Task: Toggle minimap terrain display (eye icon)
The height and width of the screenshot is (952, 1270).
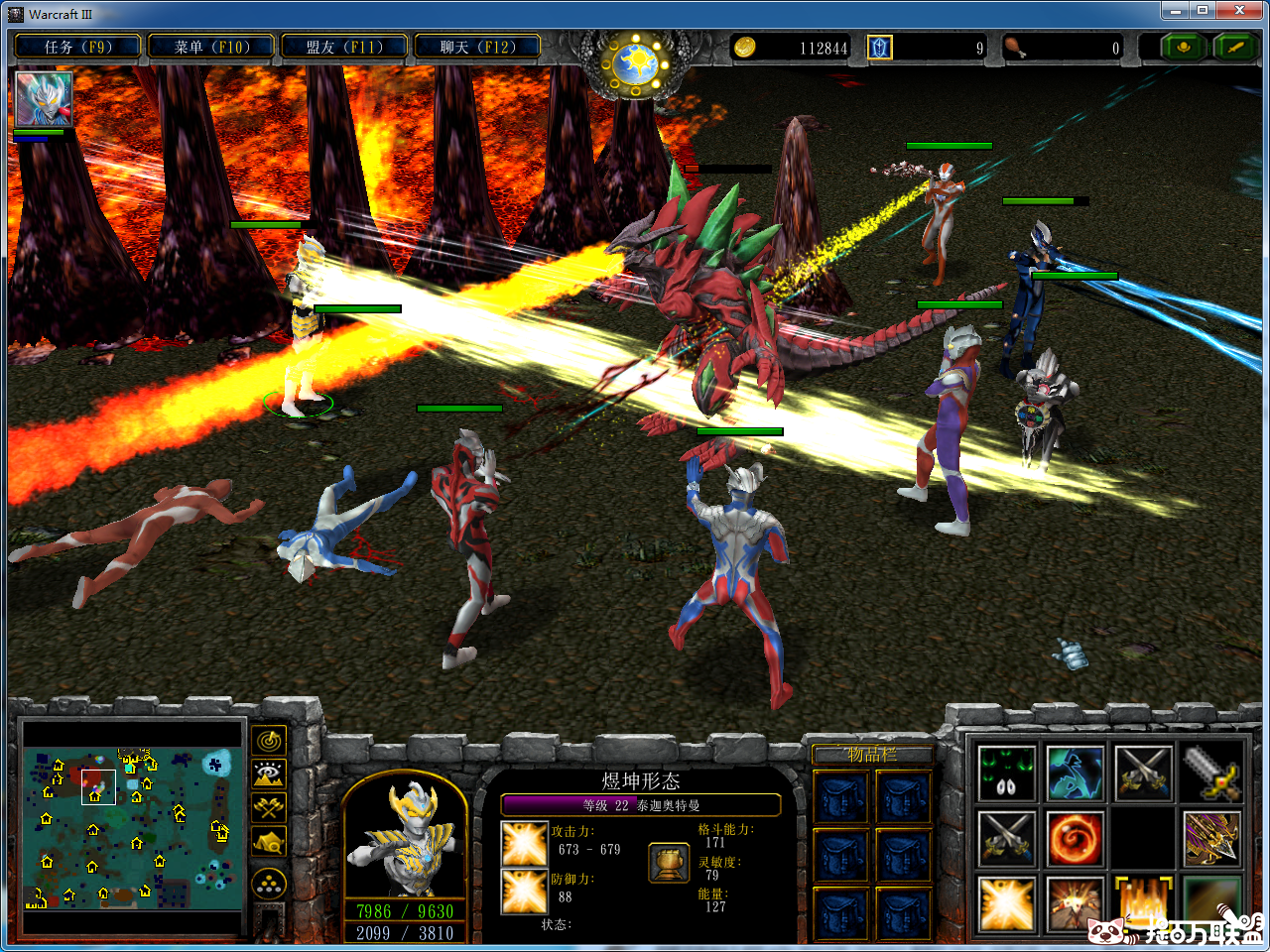Action: point(270,773)
